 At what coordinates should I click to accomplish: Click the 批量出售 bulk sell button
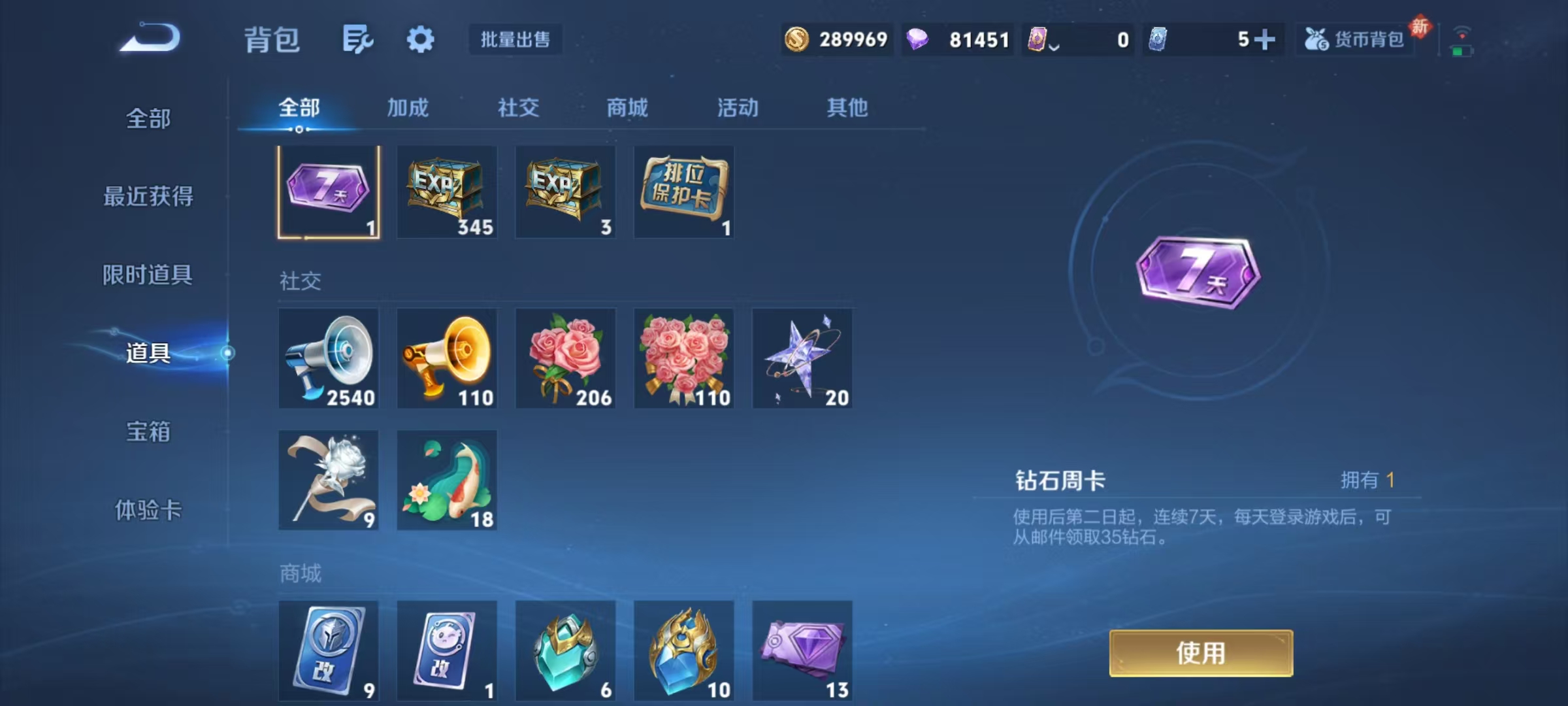[515, 39]
